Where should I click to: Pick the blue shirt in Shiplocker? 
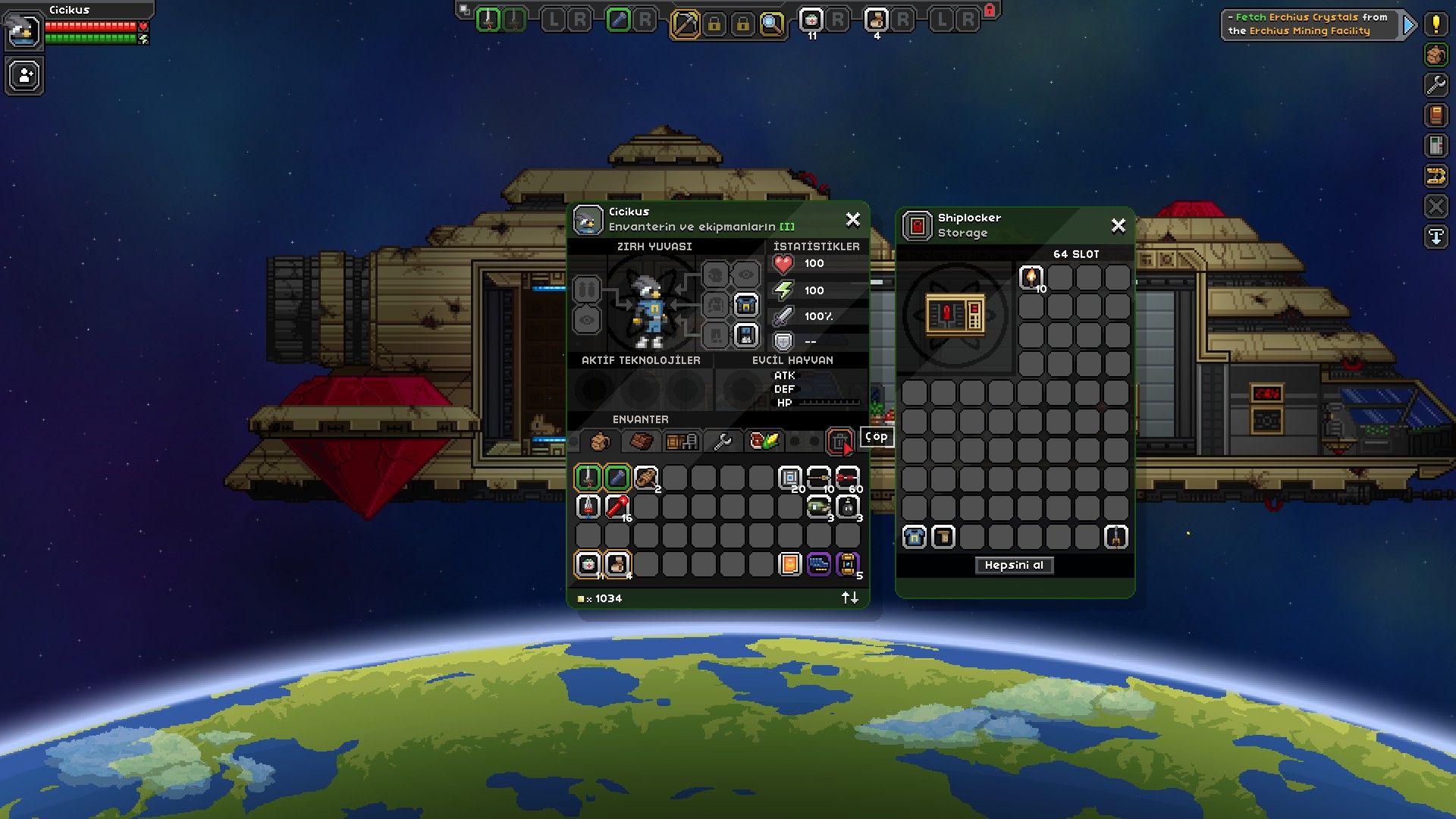[915, 537]
